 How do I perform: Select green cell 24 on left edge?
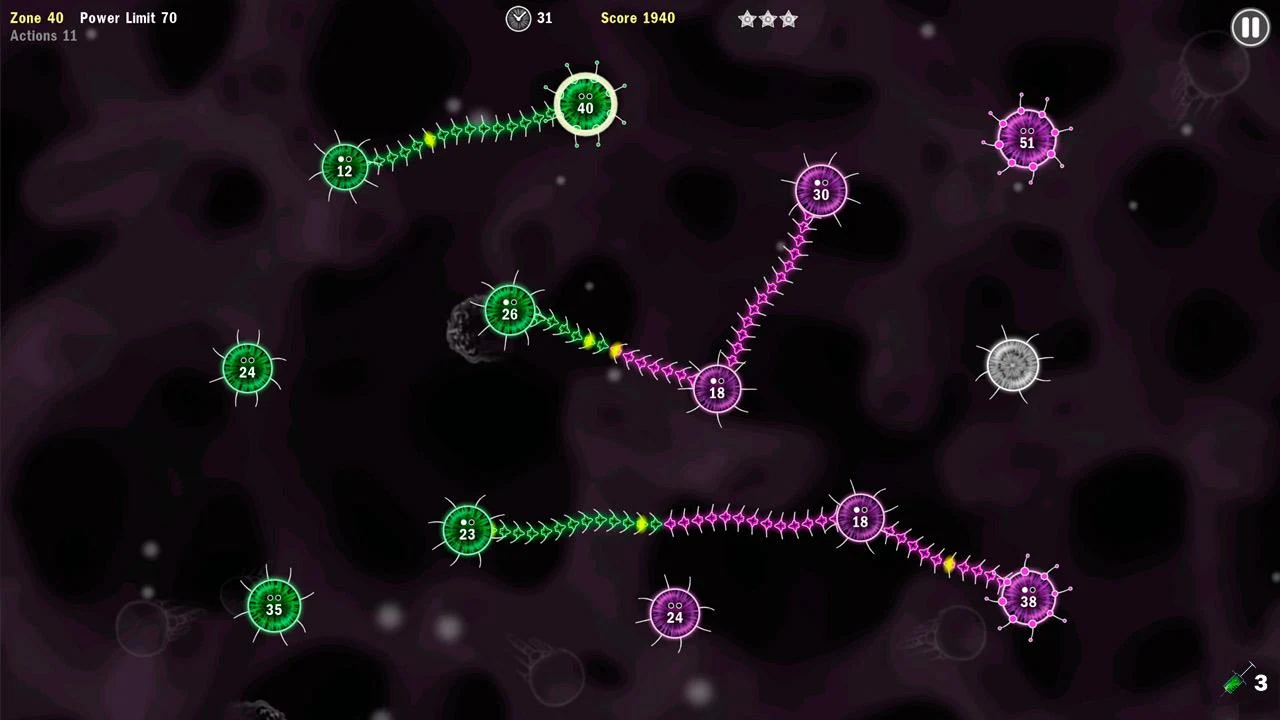[246, 369]
